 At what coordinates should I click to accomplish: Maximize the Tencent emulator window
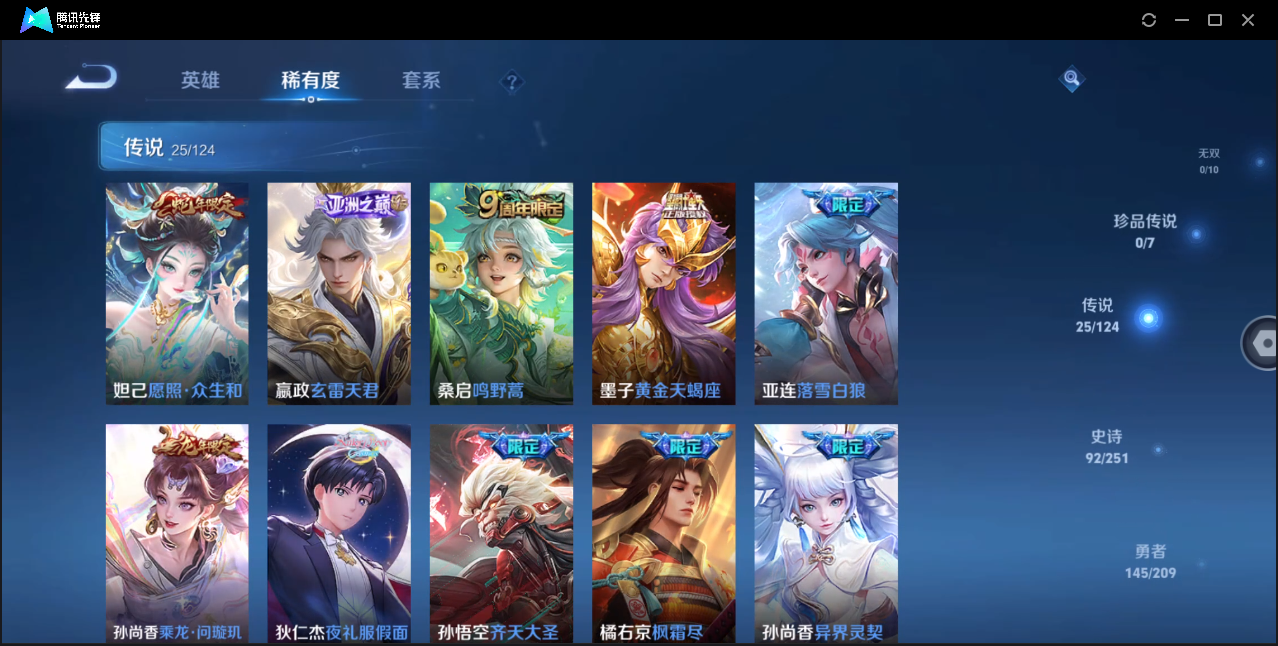(1215, 20)
